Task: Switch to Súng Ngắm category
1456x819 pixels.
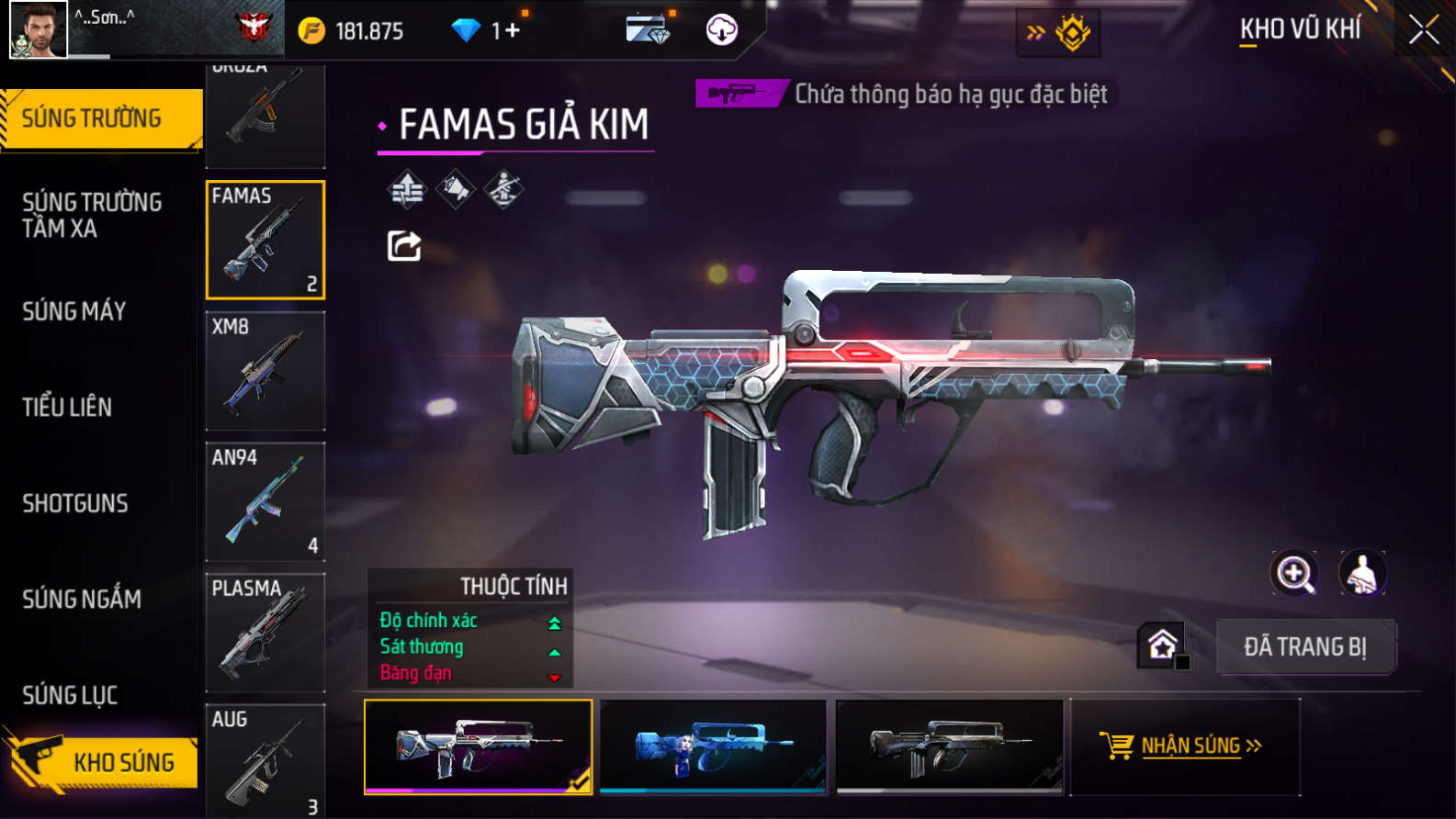Action: click(x=82, y=599)
